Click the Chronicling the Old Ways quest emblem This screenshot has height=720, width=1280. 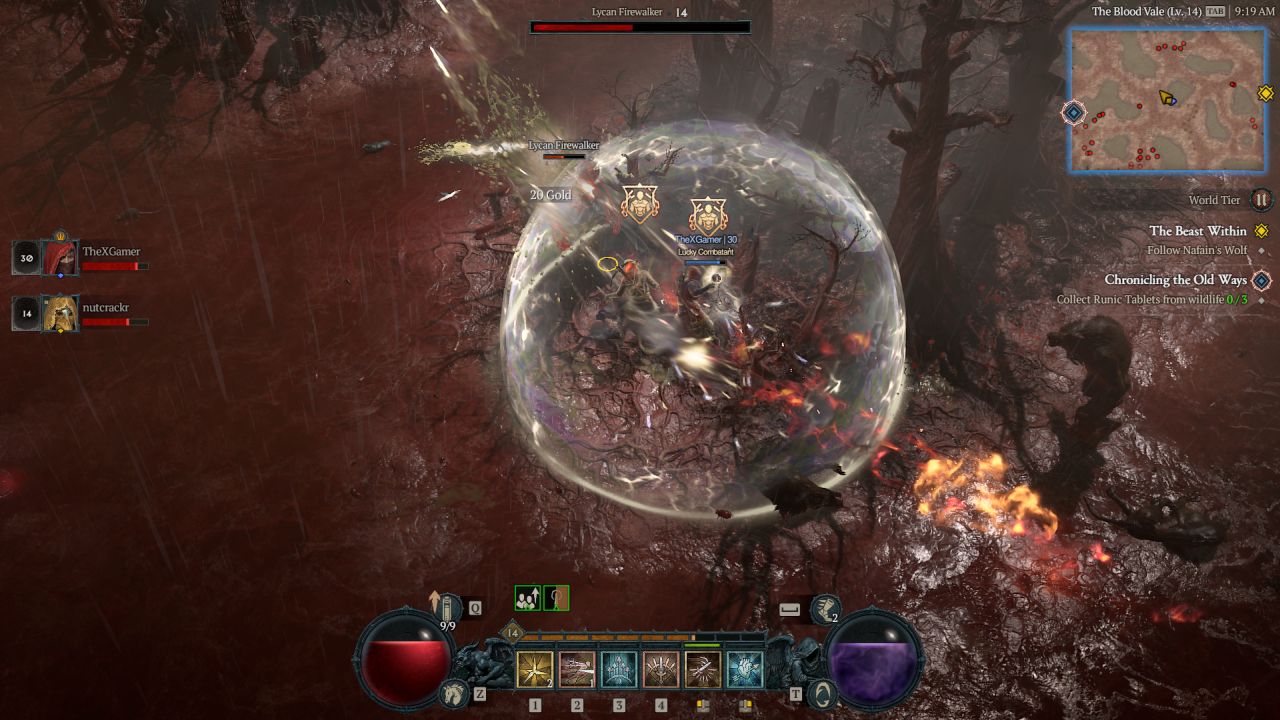pos(1262,281)
